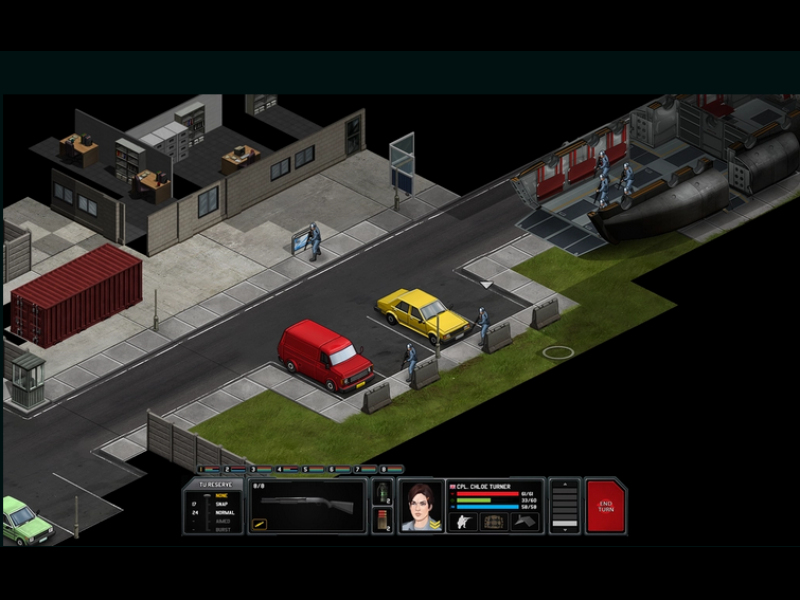Toggle the kneeling soldier stance icon
800x600 pixels.
pos(461,521)
